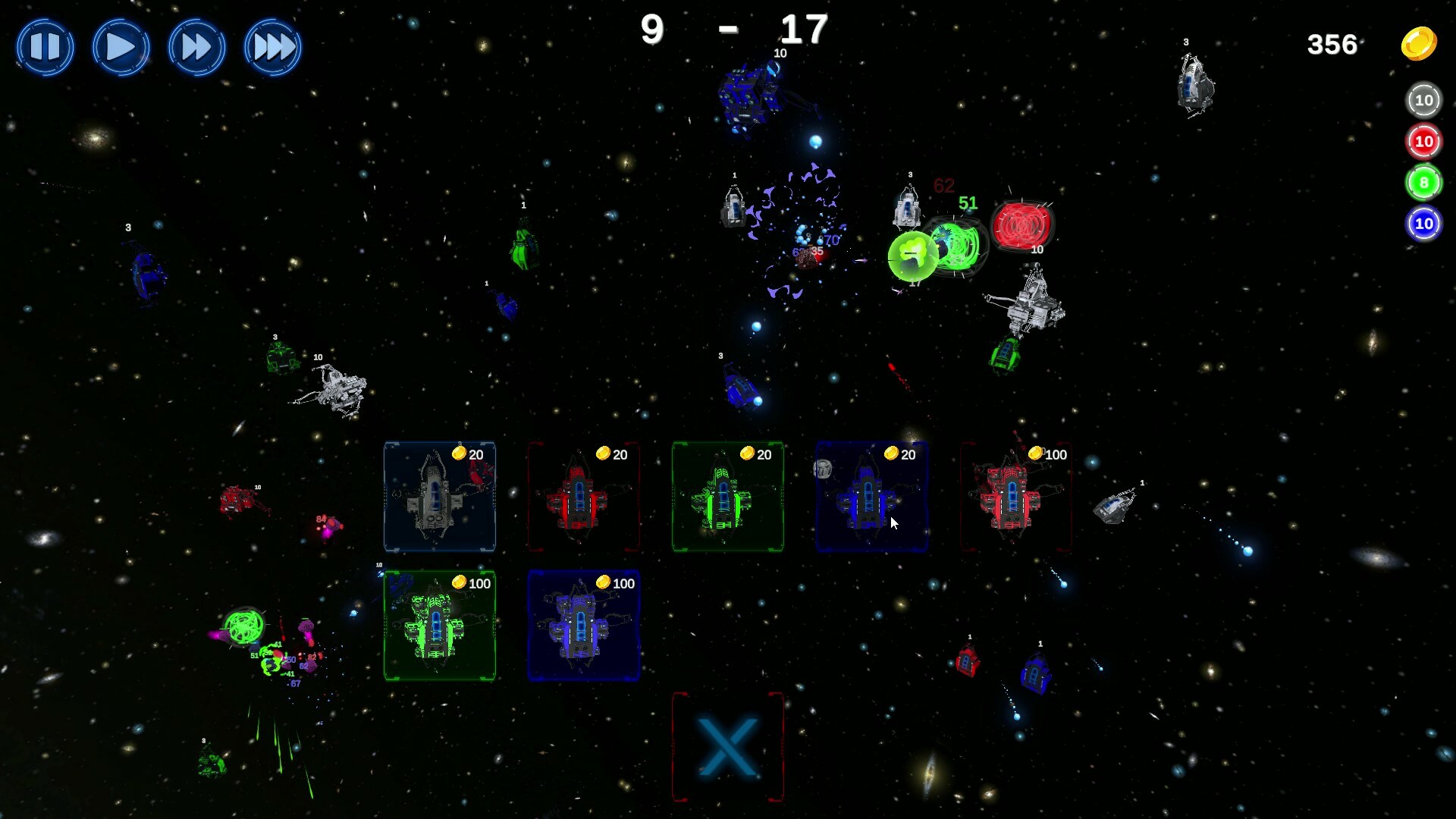
Task: Select the red 10 counter on right sidebar
Action: pos(1423,141)
